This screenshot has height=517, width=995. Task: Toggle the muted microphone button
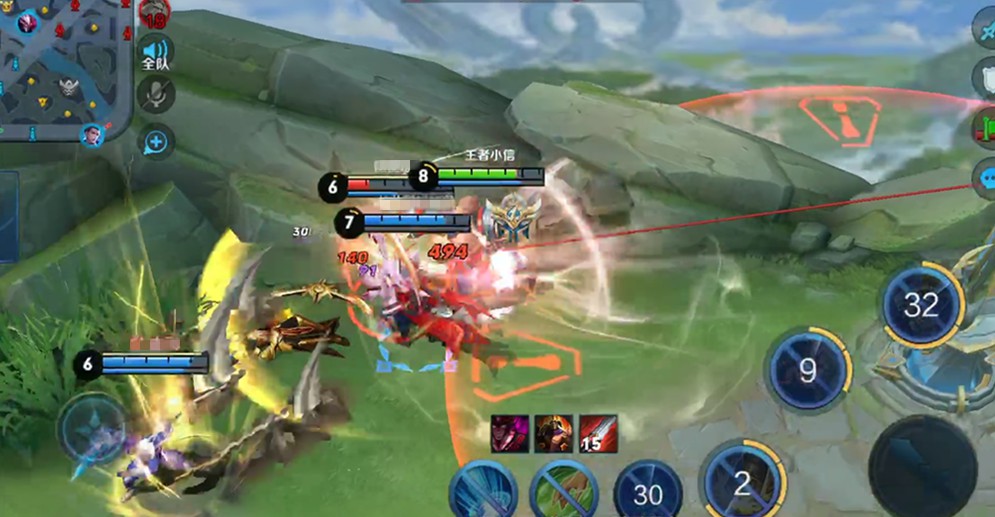[x=155, y=95]
